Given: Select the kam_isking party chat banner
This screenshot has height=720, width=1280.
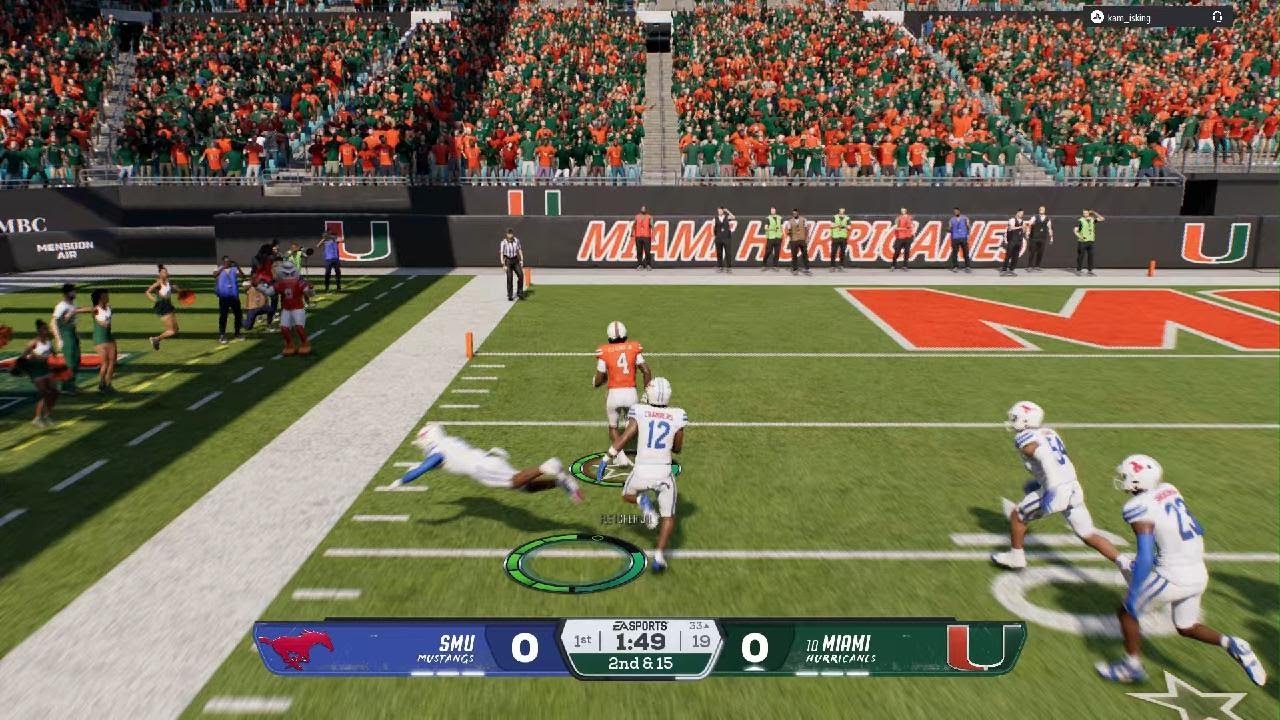Looking at the screenshot, I should [x=1152, y=17].
